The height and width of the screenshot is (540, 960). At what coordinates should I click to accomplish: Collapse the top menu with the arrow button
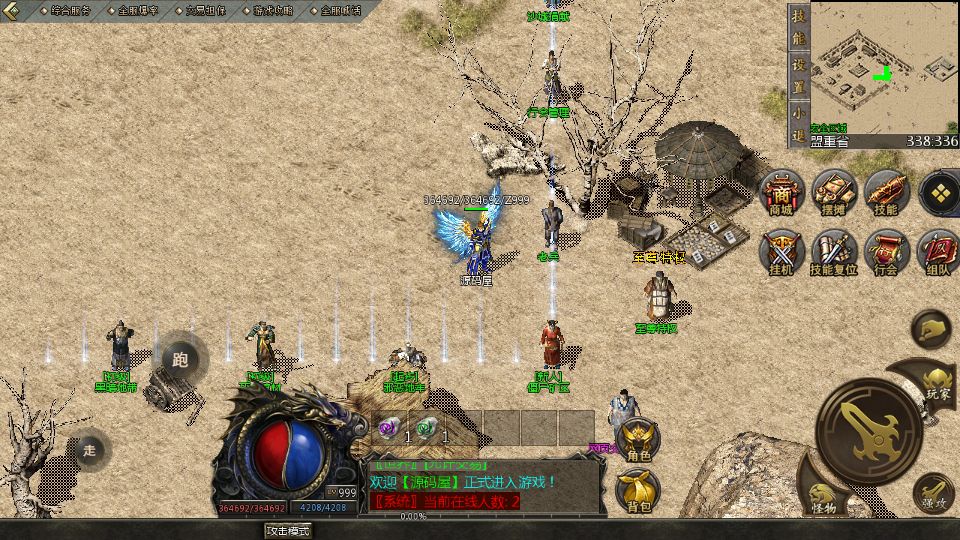coord(14,10)
